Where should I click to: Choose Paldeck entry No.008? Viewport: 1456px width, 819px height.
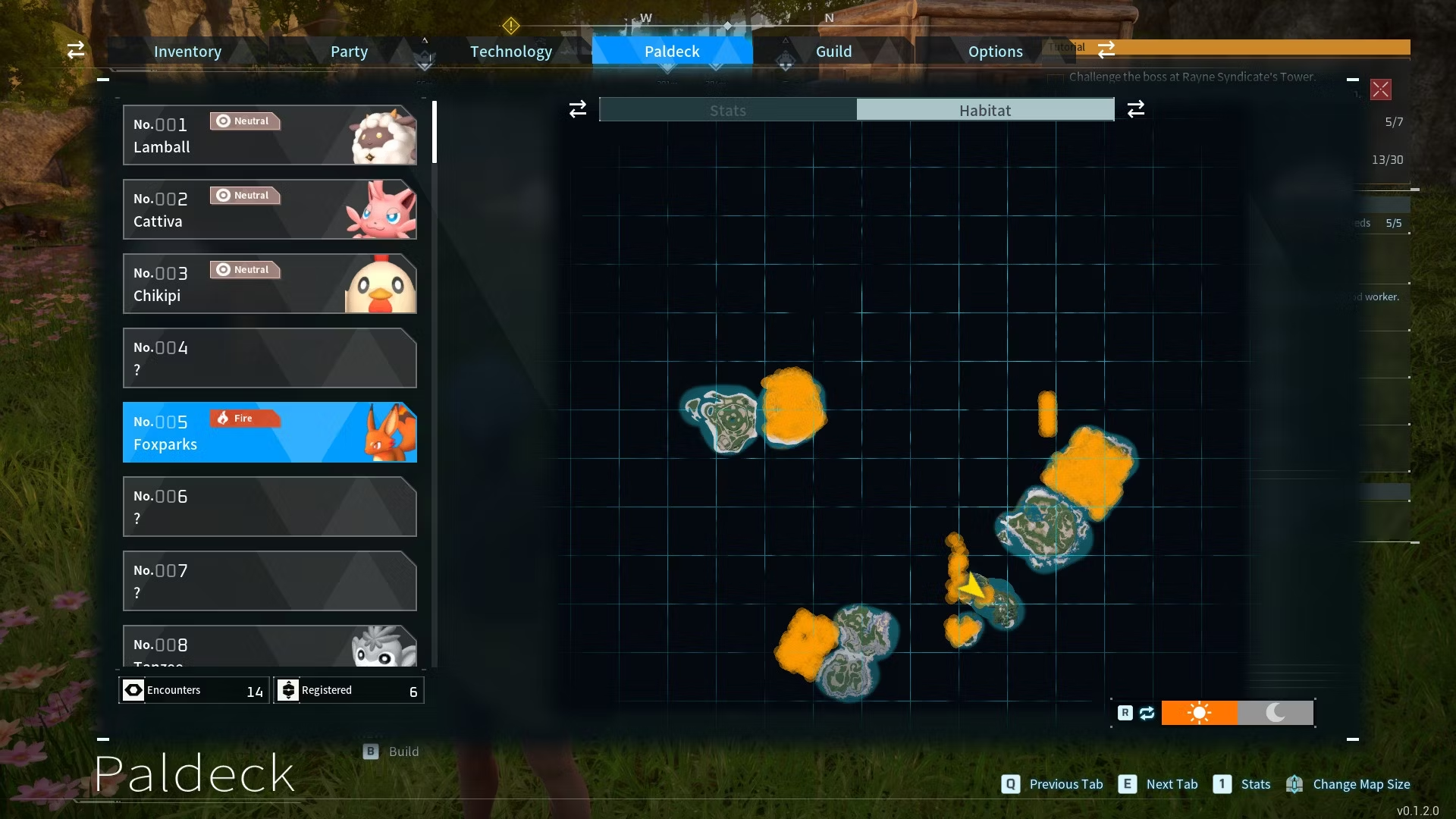(269, 646)
